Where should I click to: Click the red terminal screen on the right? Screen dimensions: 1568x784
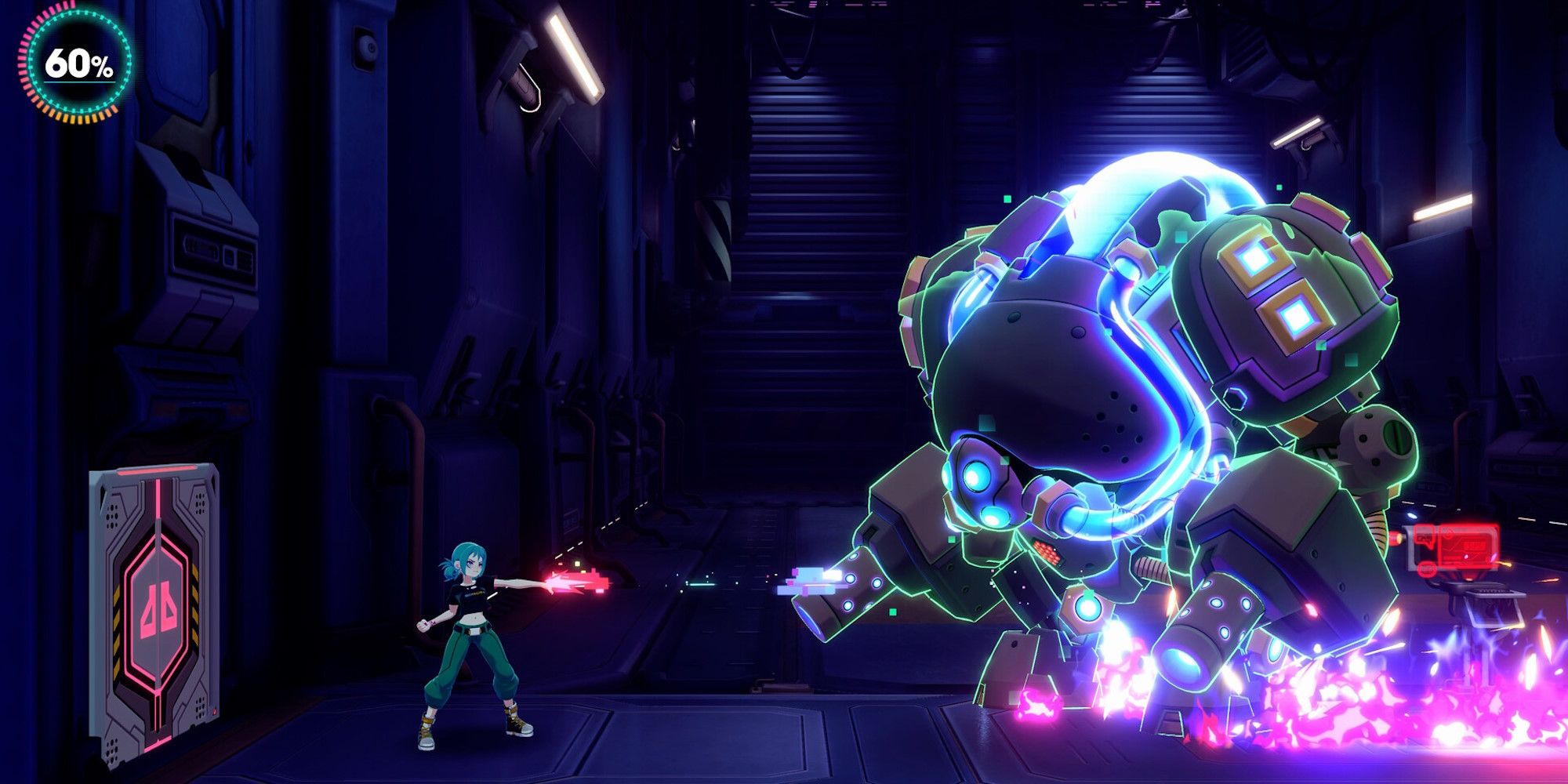1466,546
